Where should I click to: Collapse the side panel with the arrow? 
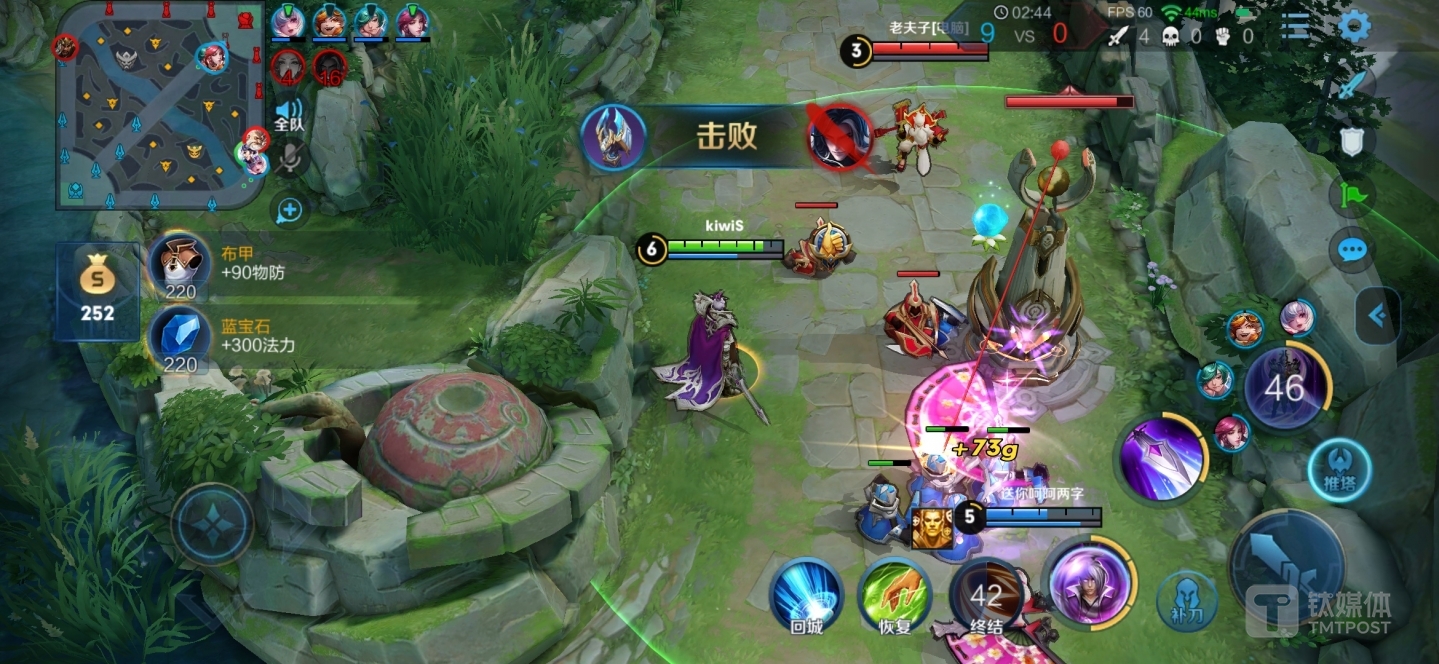coord(1378,316)
